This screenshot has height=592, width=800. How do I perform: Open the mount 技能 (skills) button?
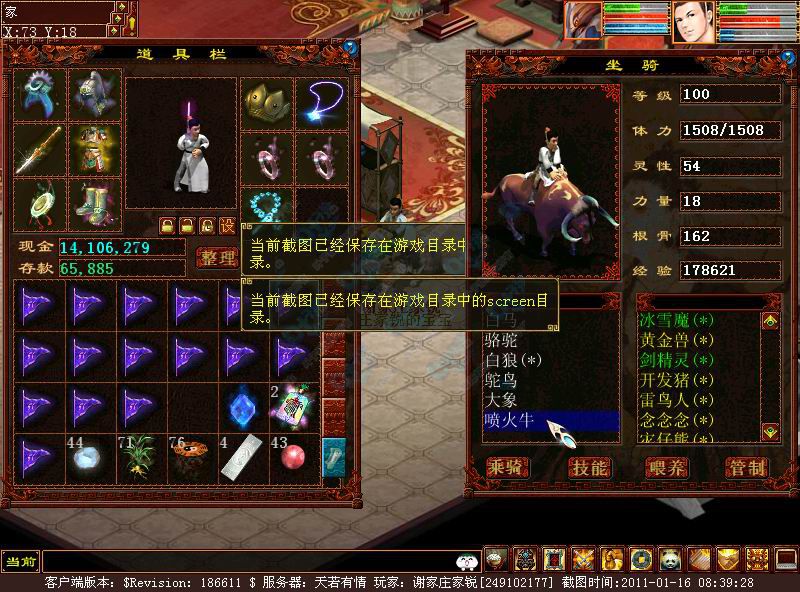tap(588, 467)
